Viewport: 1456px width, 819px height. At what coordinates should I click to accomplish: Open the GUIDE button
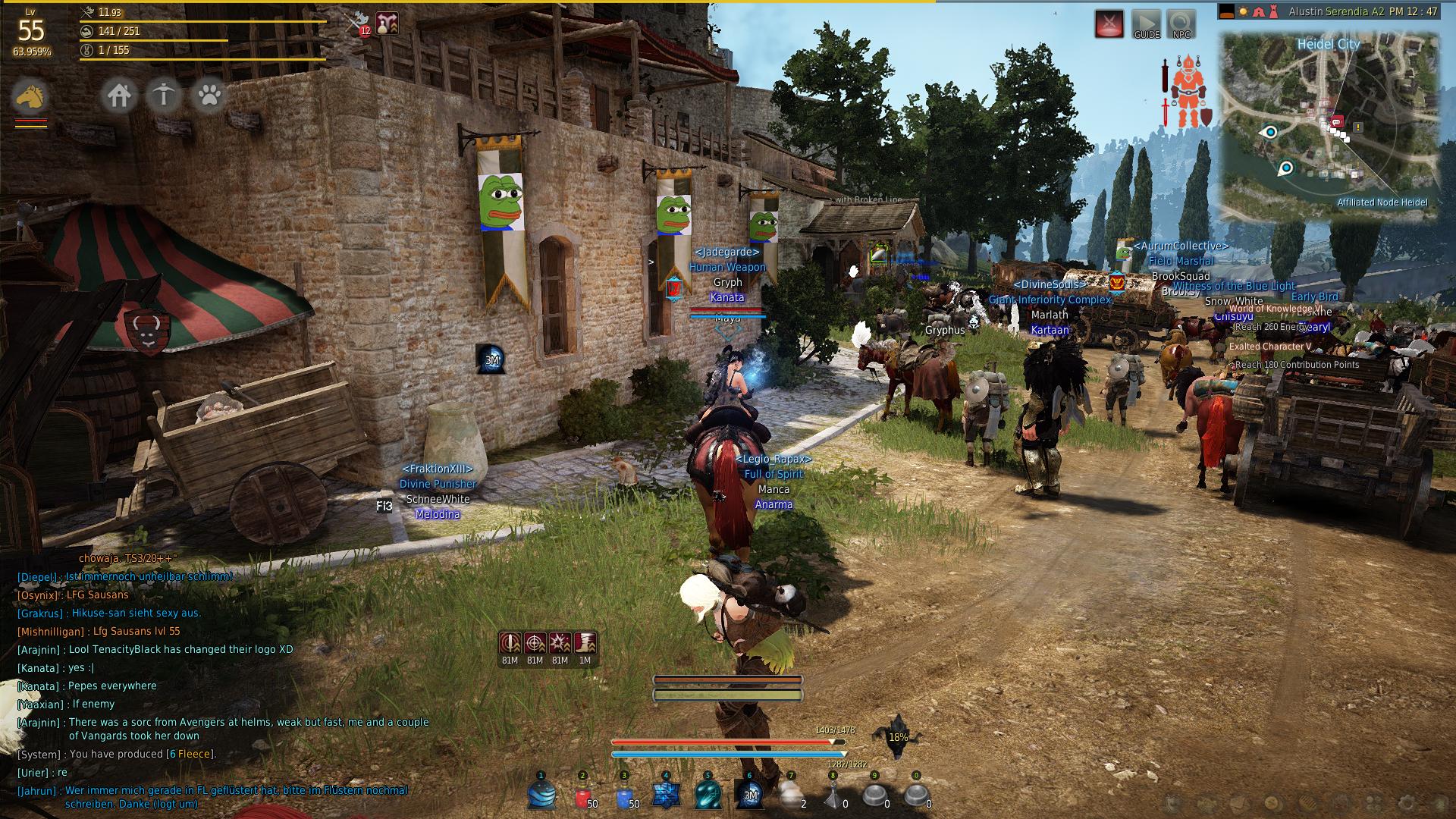(x=1147, y=24)
